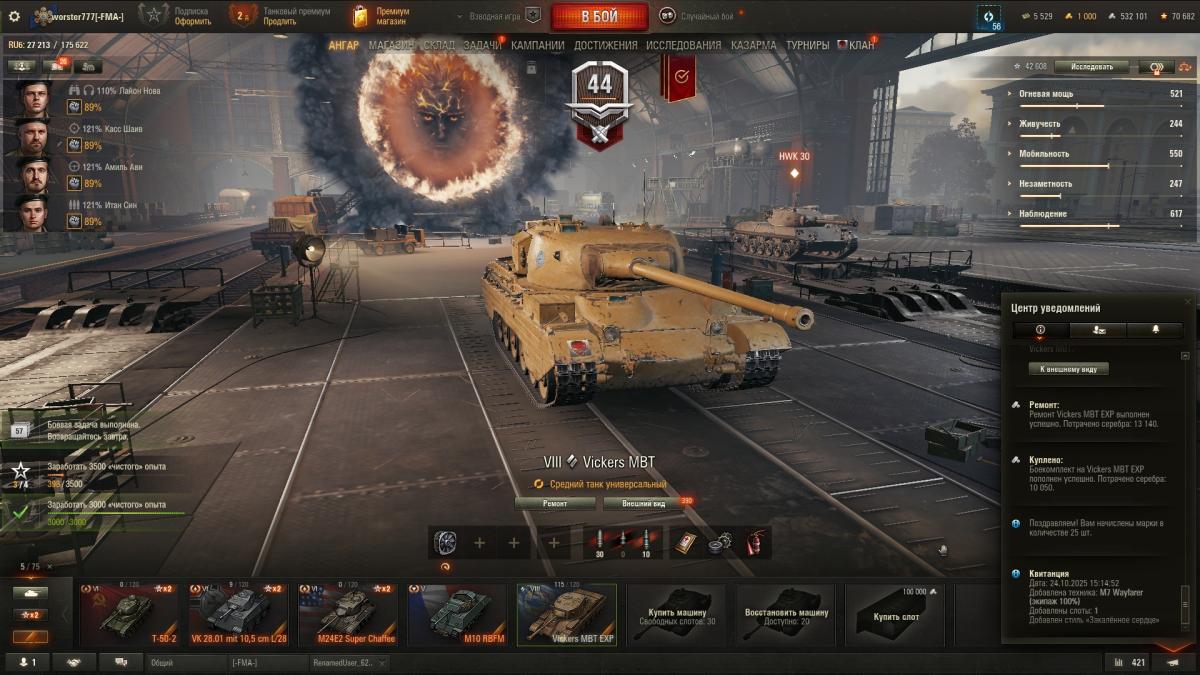Start battle with the red В БОЙ button
The width and height of the screenshot is (1200, 675).
pos(599,16)
